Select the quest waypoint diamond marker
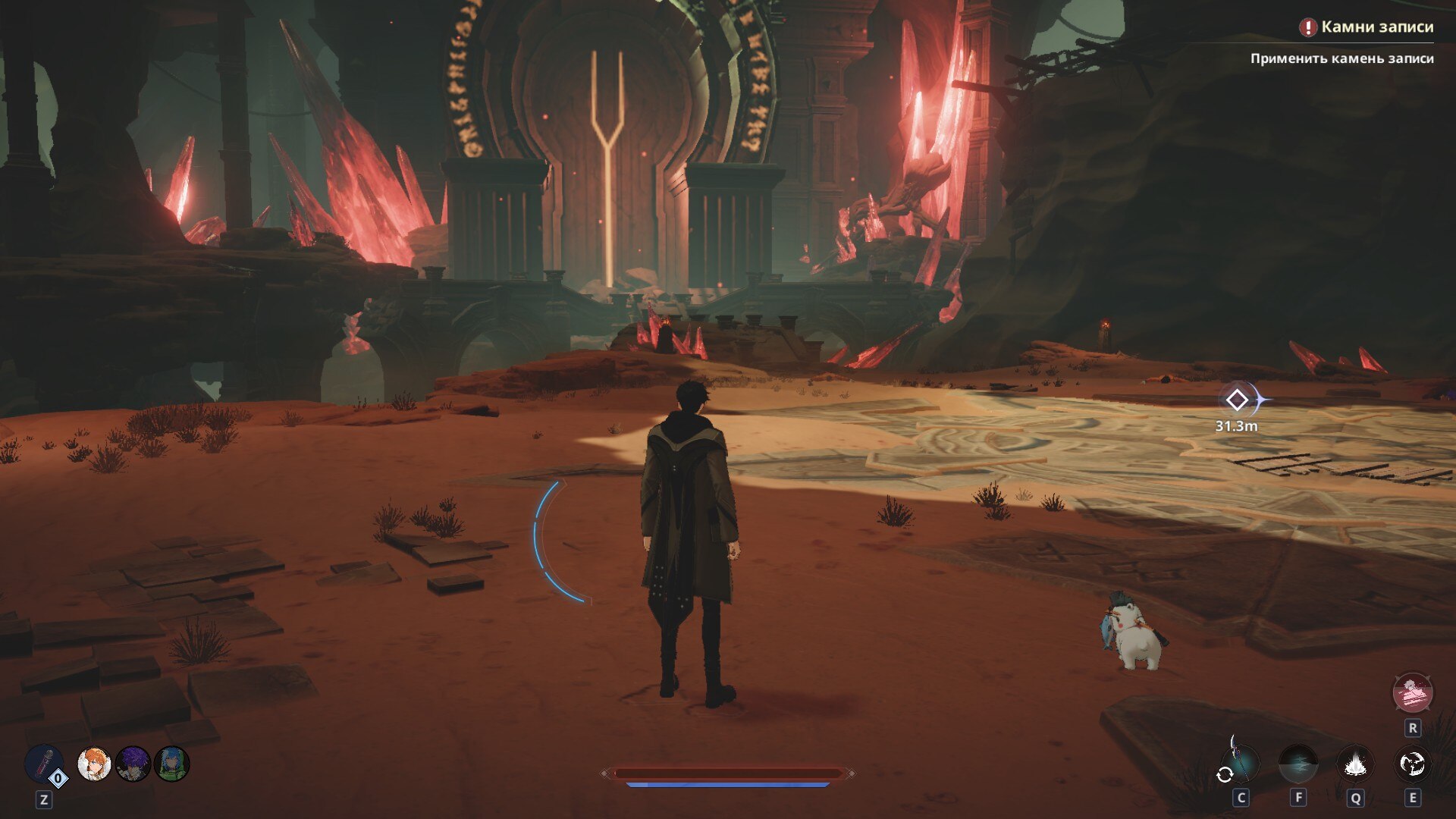 click(x=1237, y=400)
